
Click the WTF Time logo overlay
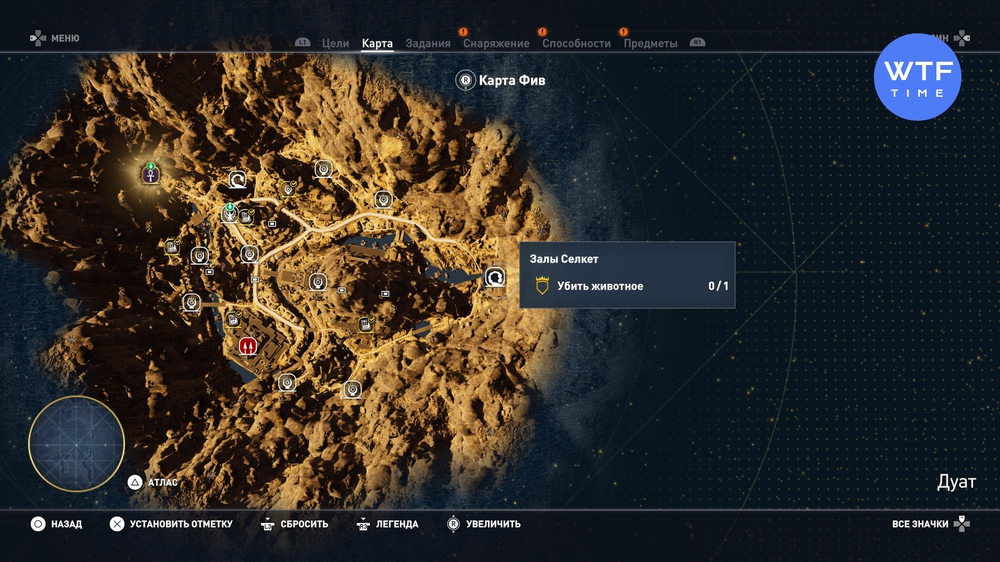click(917, 77)
